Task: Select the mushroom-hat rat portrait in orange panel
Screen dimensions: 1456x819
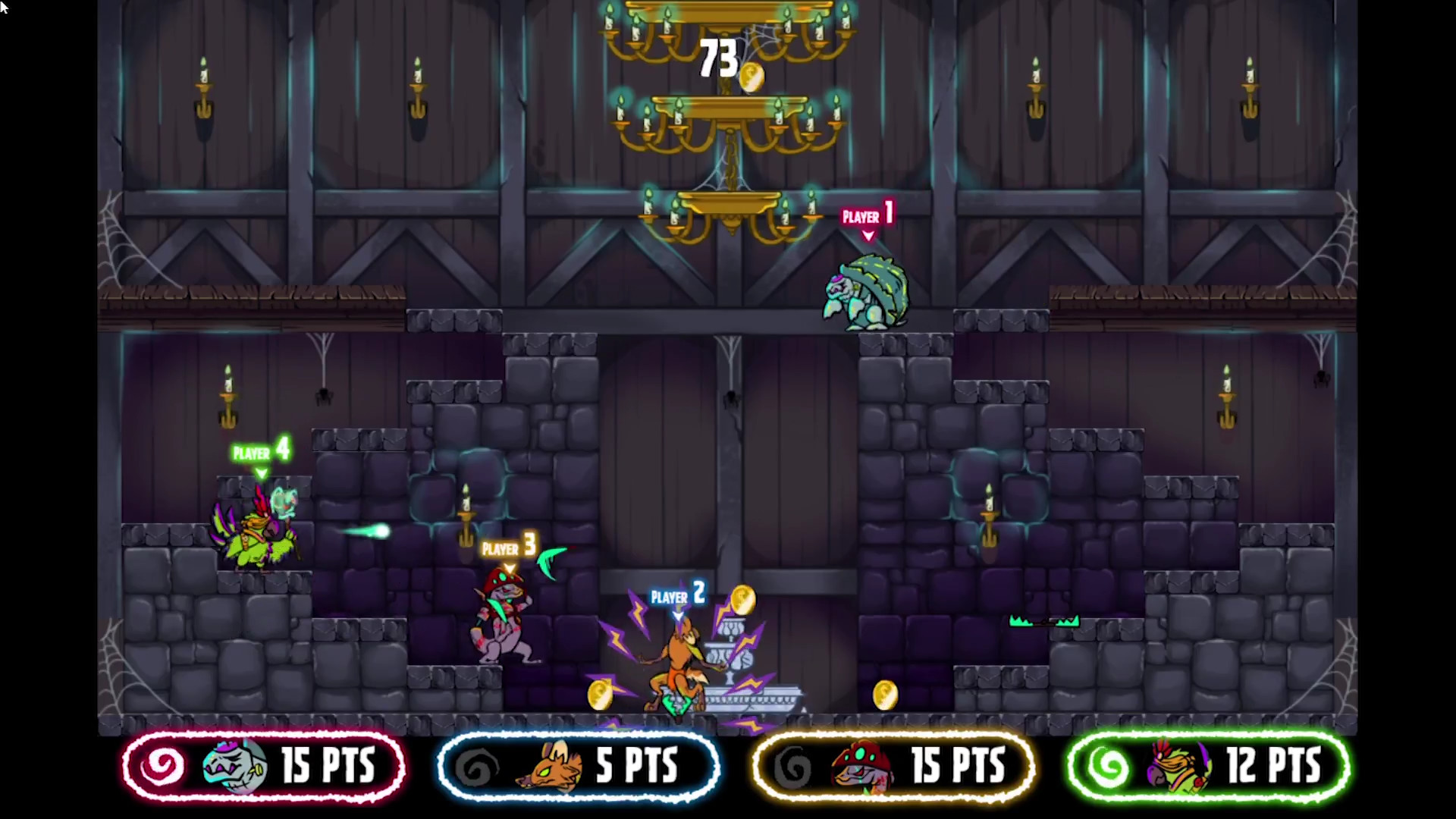Action: [861, 767]
